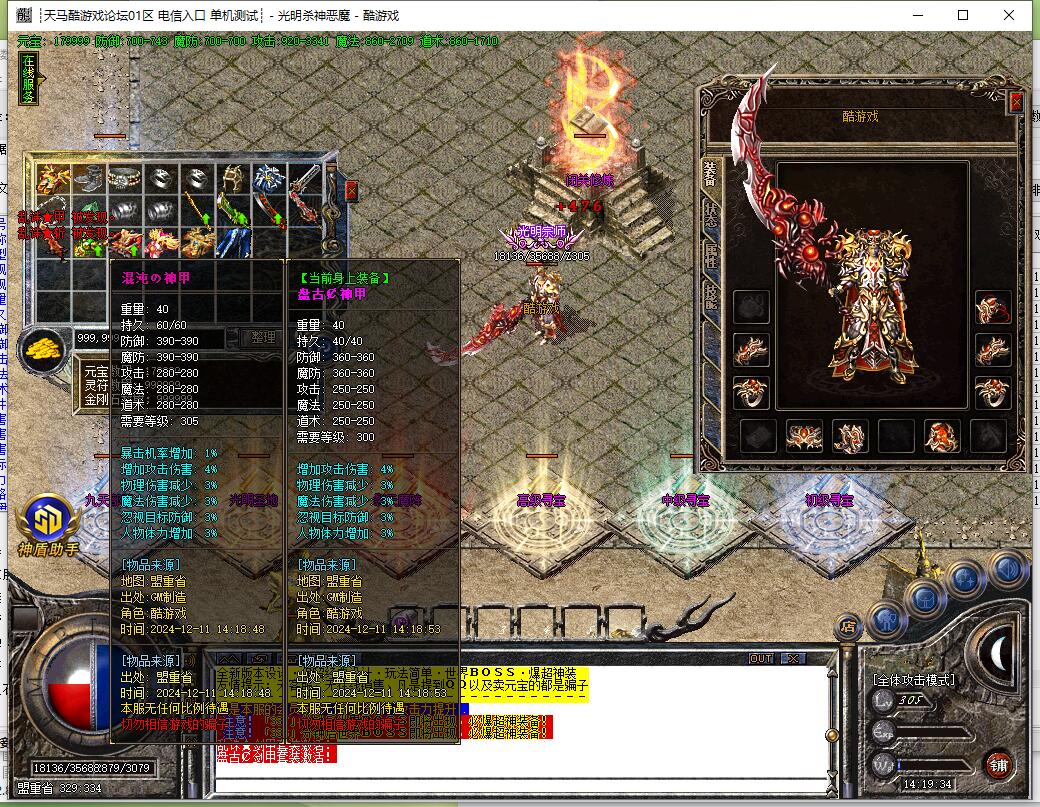Open the 神盾助手 assistant
The image size is (1040, 807).
[x=47, y=525]
